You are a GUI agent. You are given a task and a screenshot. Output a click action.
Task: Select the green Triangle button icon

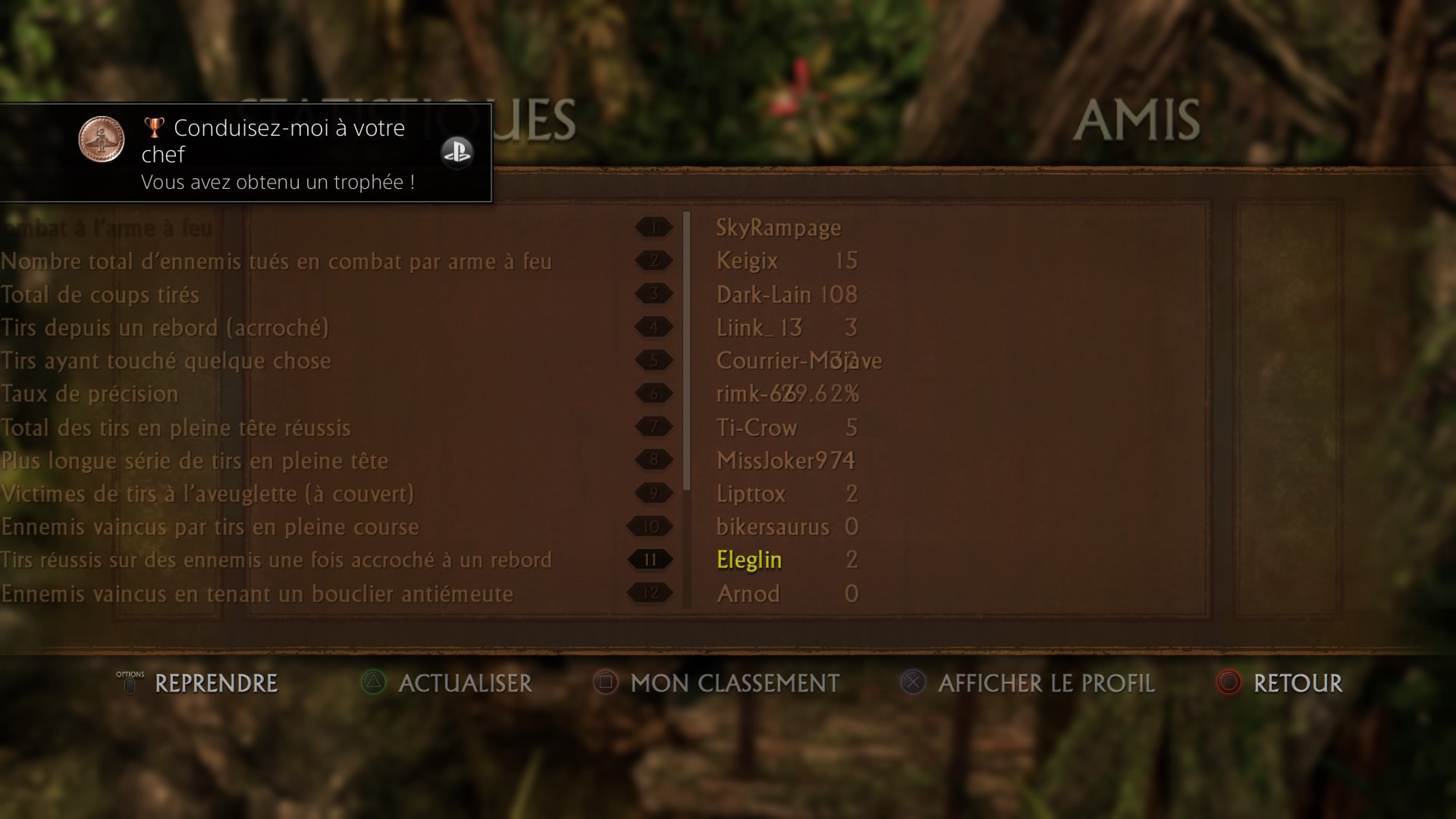[x=372, y=683]
